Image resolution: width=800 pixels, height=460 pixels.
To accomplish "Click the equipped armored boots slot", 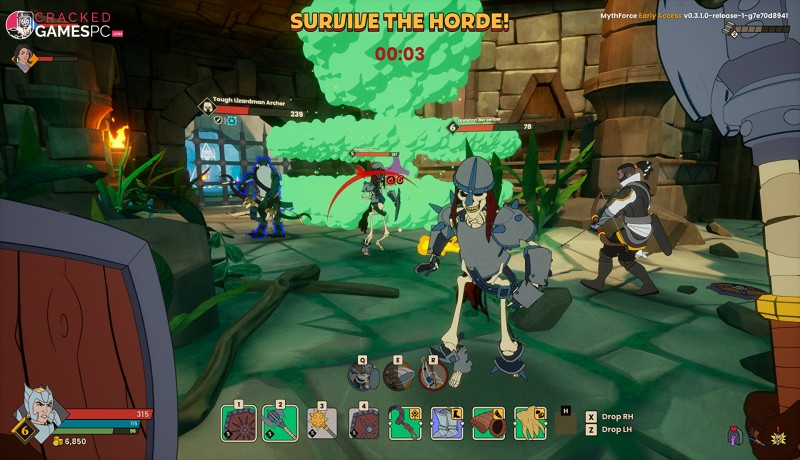I will point(446,423).
